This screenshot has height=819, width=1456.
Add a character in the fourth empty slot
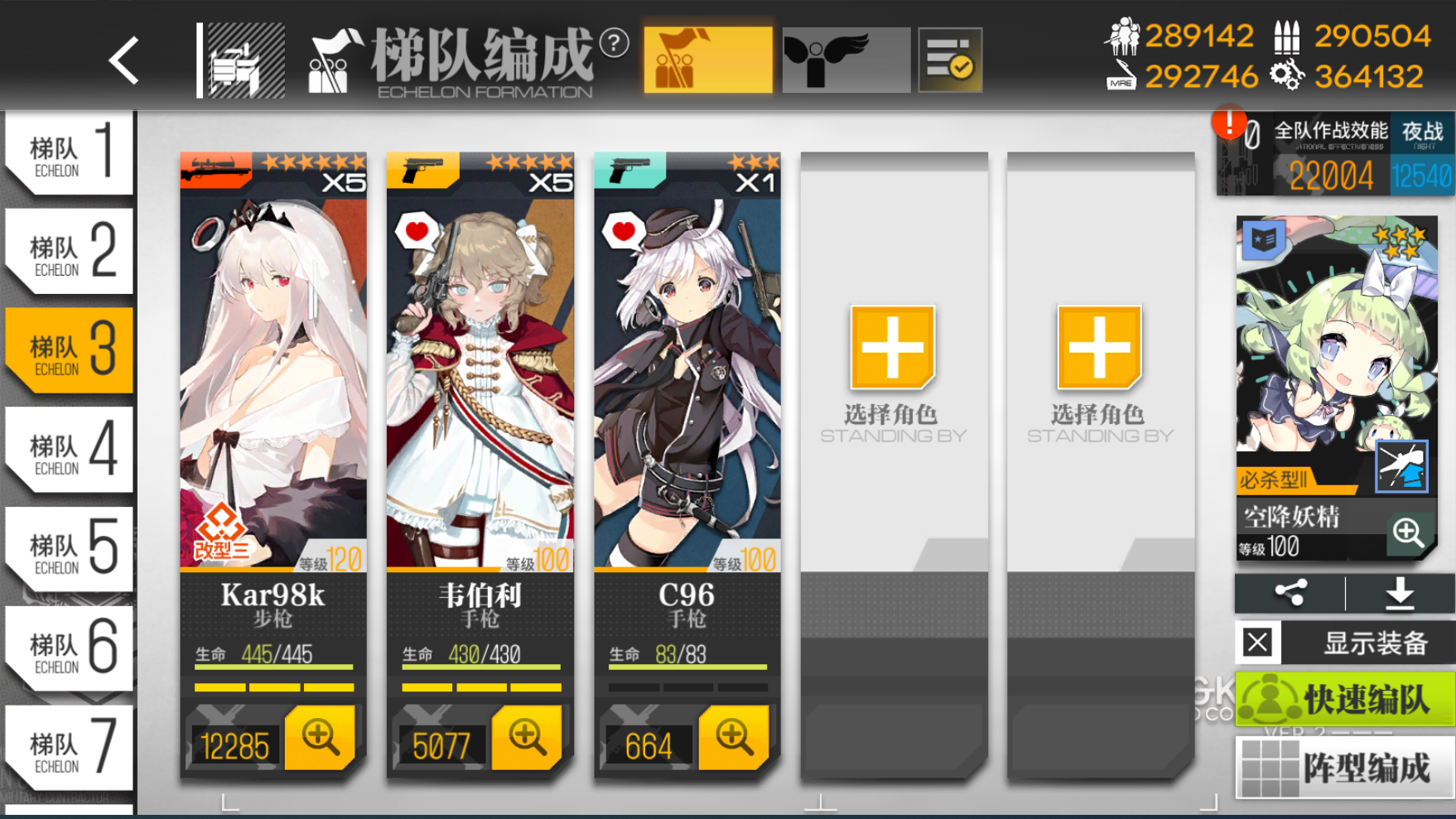coord(892,348)
